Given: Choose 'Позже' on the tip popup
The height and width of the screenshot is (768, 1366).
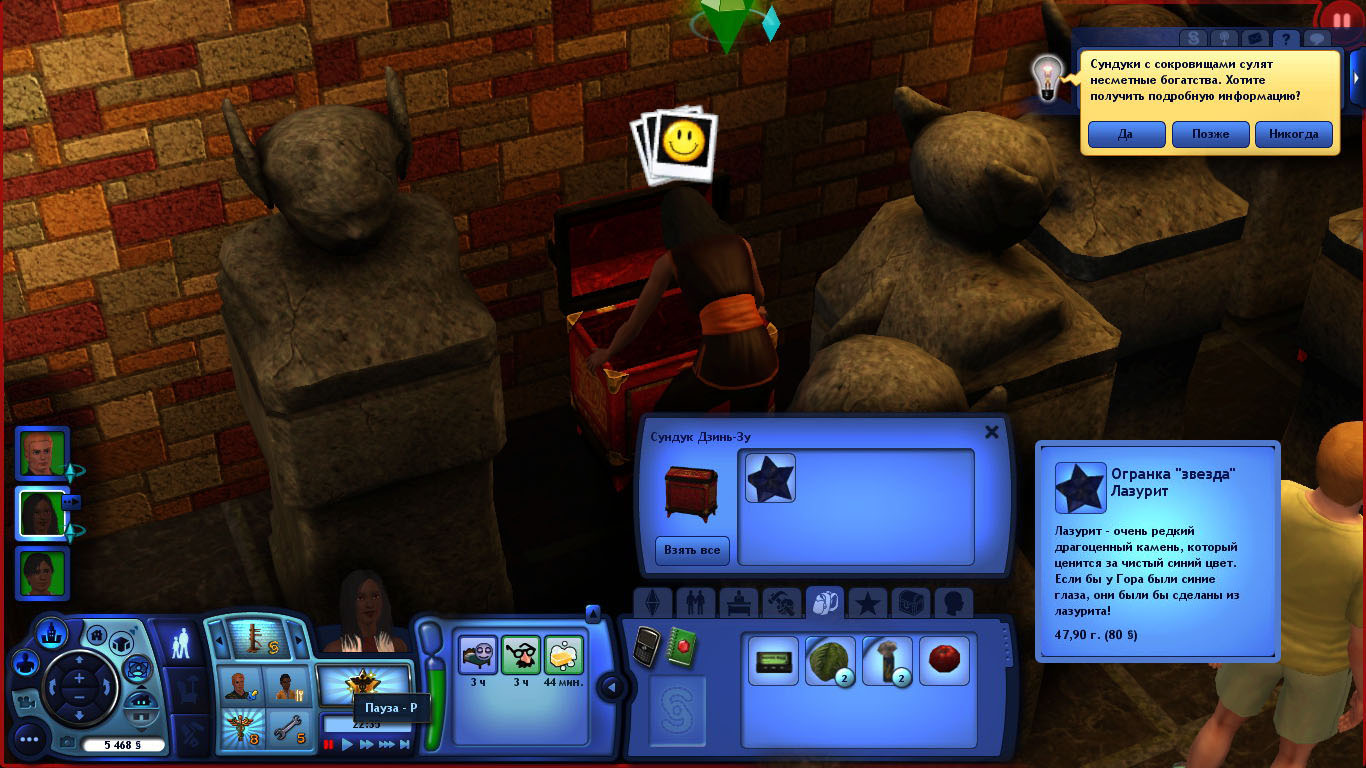Looking at the screenshot, I should click(1210, 134).
